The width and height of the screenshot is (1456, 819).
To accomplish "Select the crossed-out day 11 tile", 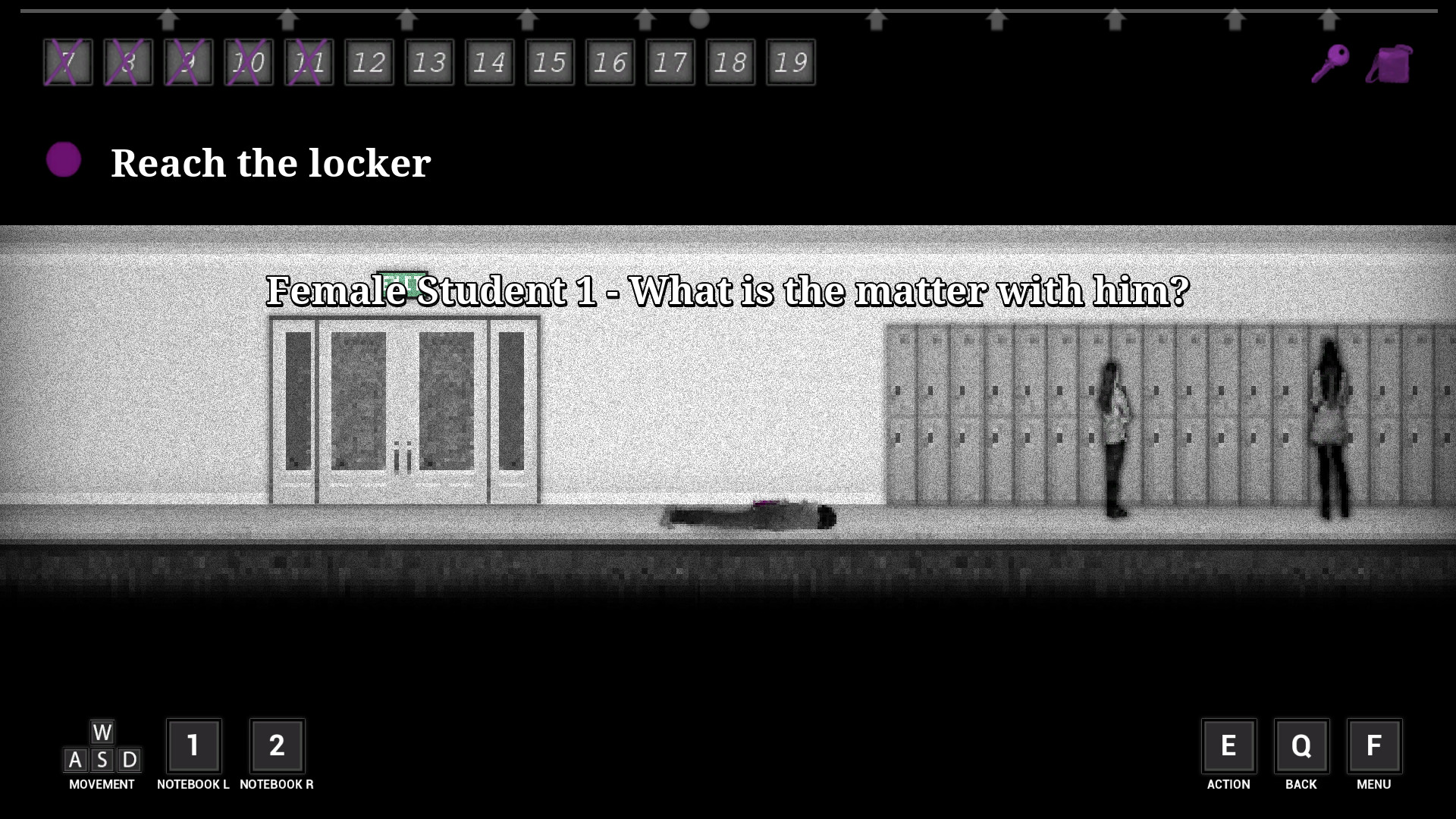I will [309, 62].
